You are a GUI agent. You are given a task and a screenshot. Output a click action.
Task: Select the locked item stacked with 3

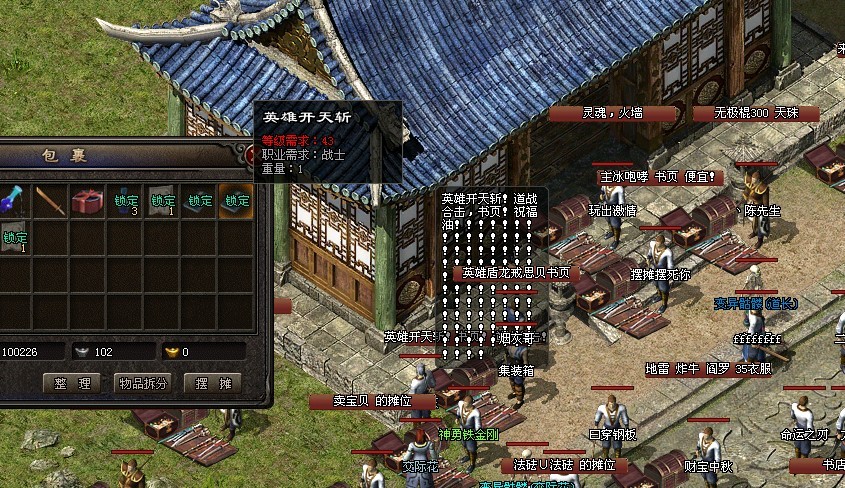tap(126, 201)
